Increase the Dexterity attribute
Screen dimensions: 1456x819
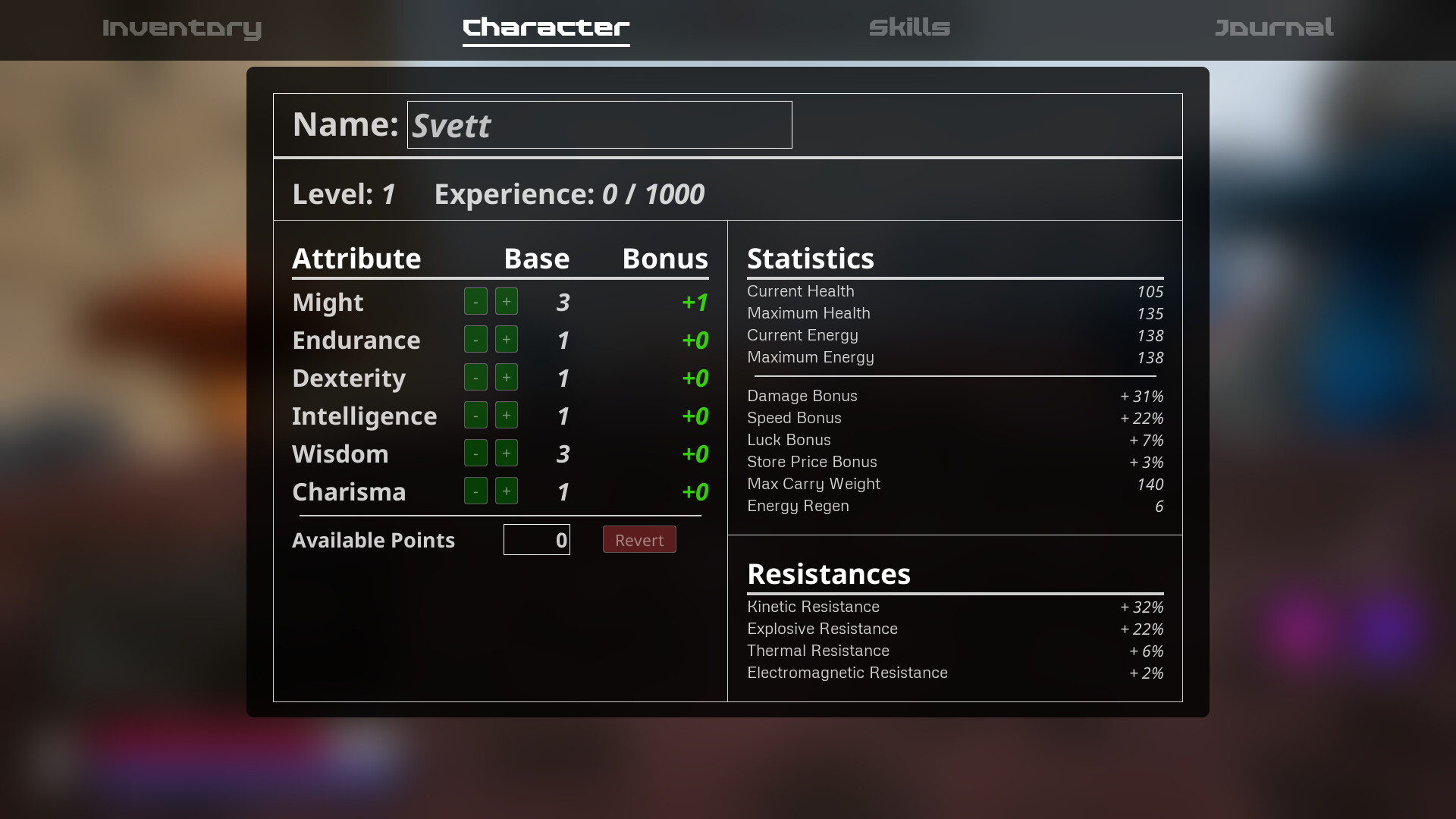click(x=506, y=377)
